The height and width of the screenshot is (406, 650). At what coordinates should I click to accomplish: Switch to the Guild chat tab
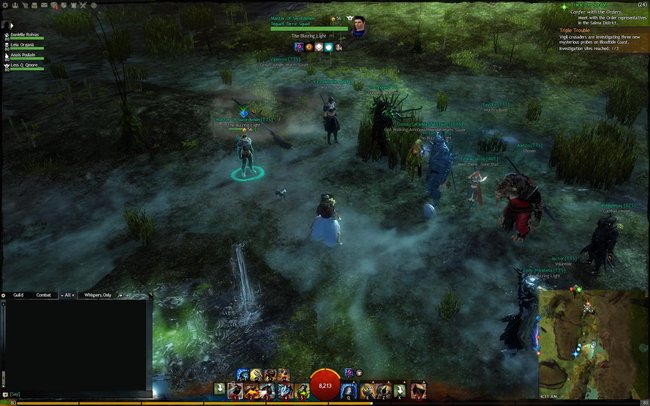pyautogui.click(x=19, y=295)
